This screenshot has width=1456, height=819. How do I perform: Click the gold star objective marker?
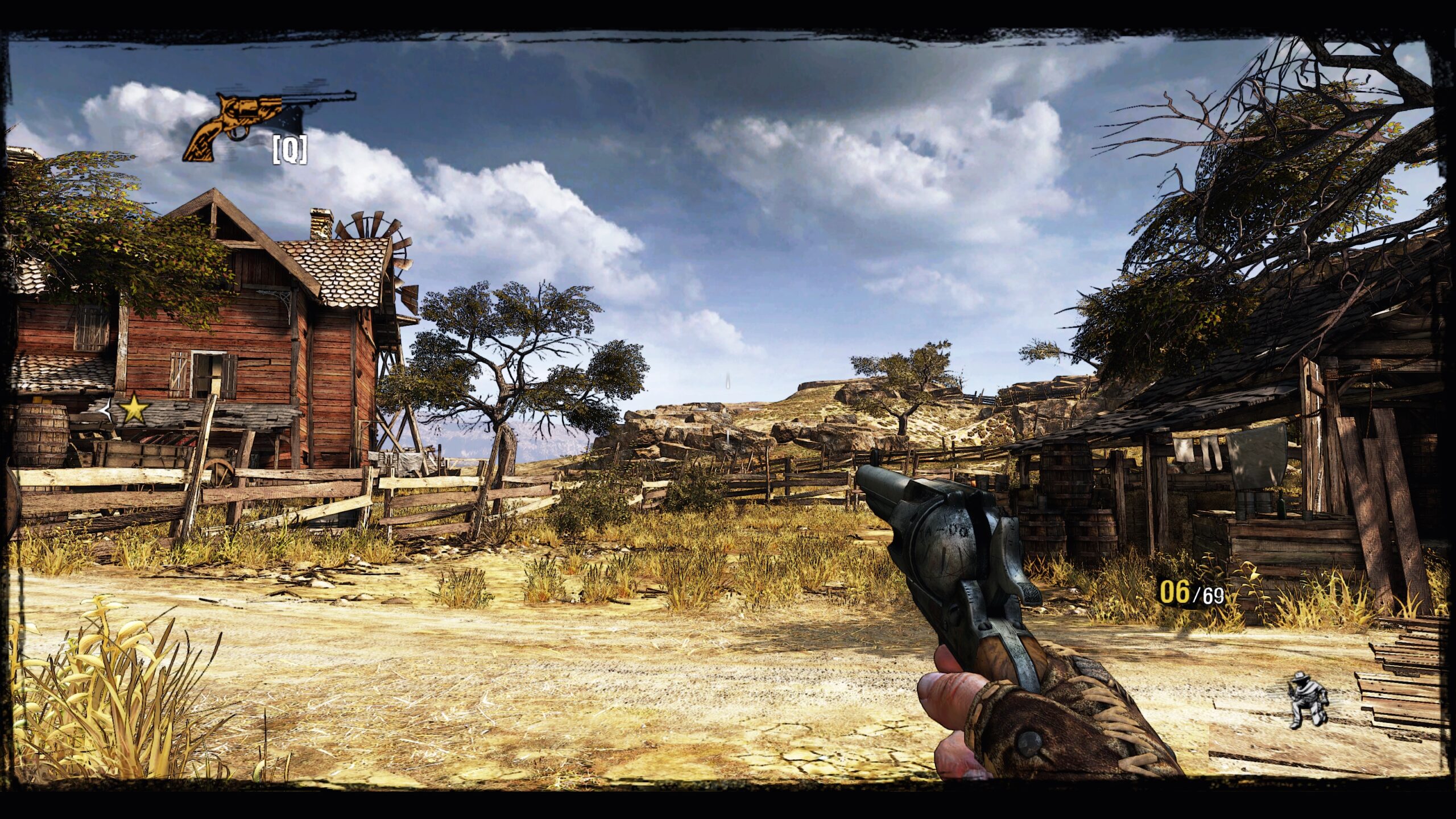134,409
